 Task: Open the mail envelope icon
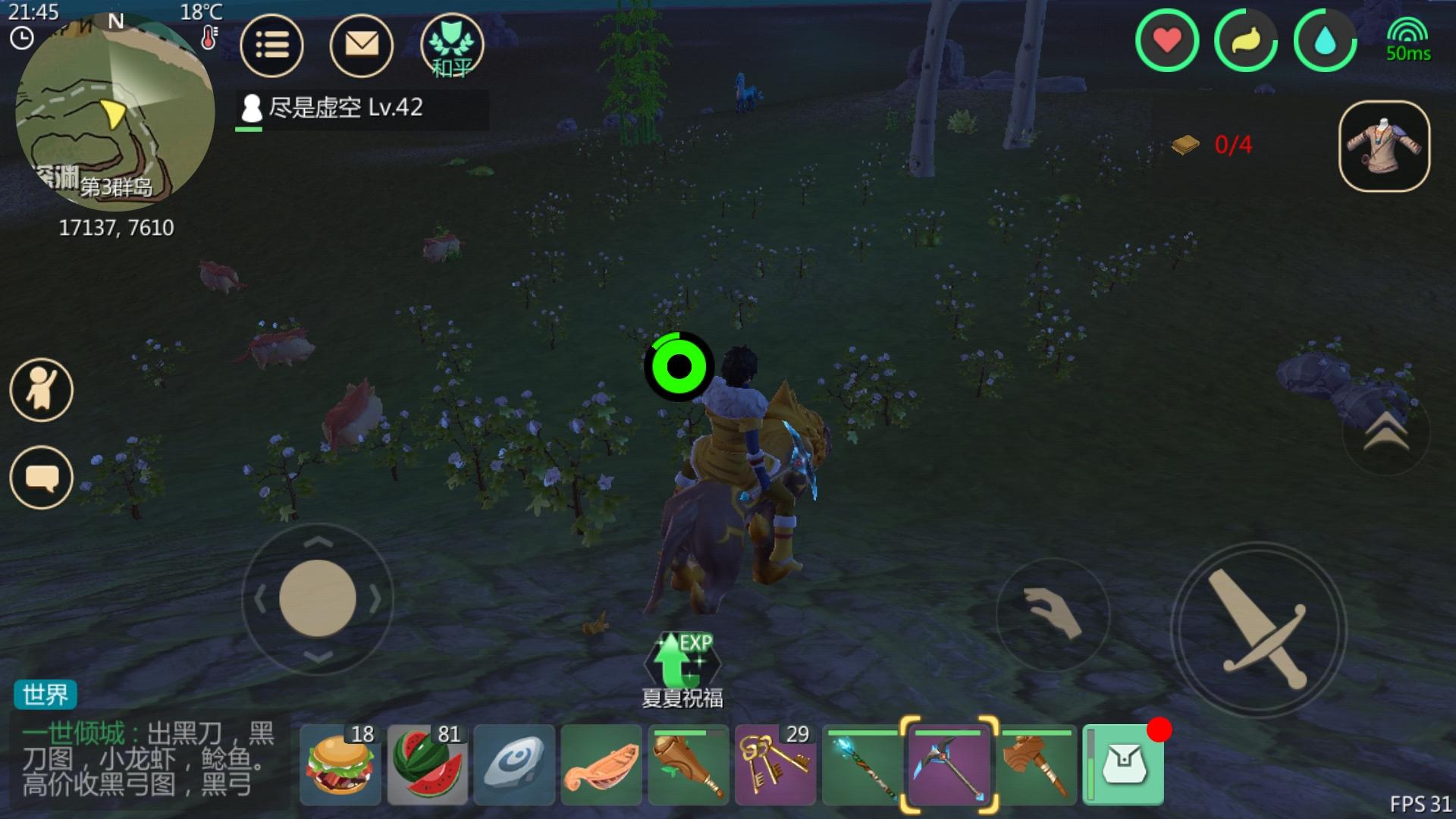pyautogui.click(x=362, y=46)
